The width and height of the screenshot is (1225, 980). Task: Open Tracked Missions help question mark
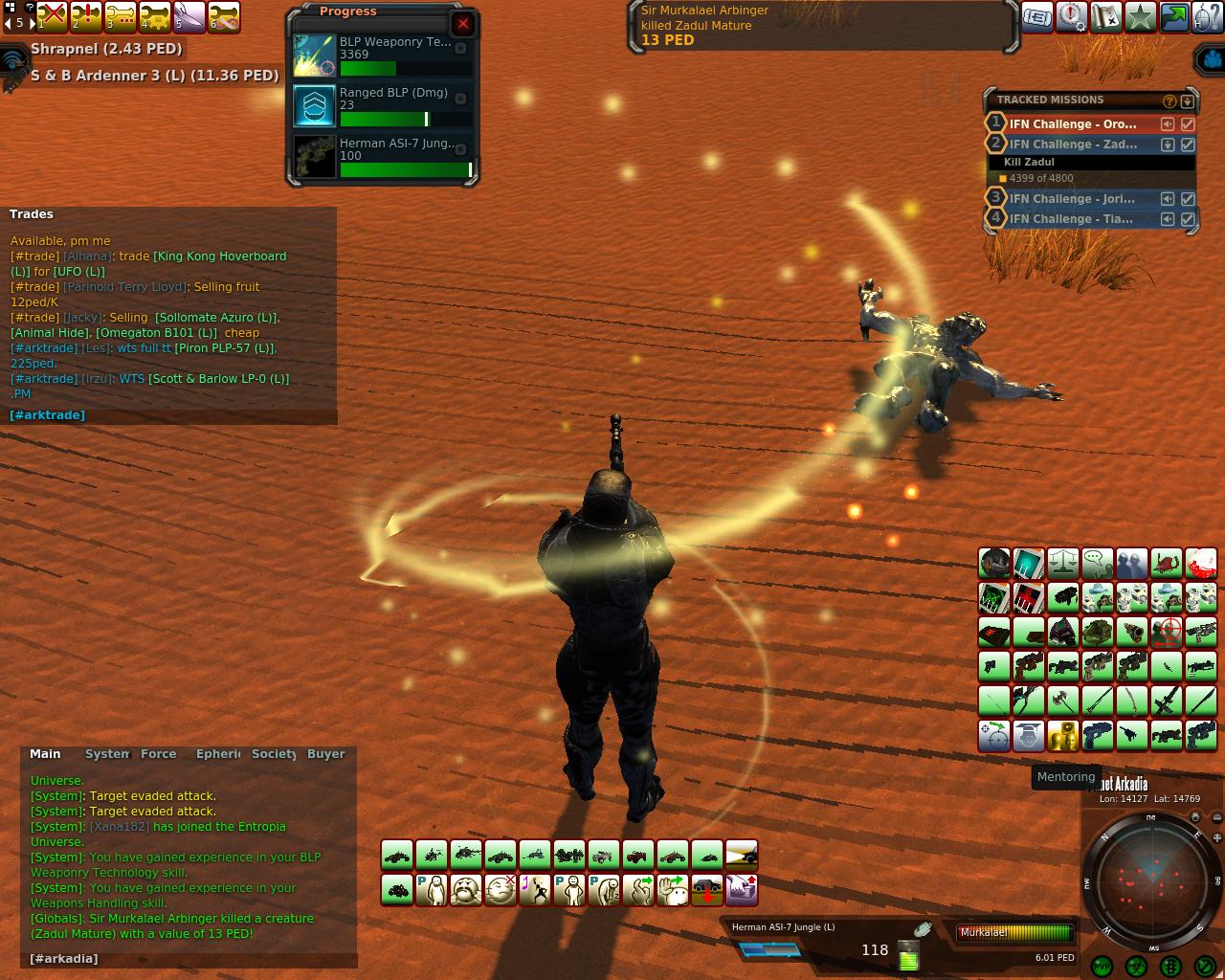tap(1169, 100)
